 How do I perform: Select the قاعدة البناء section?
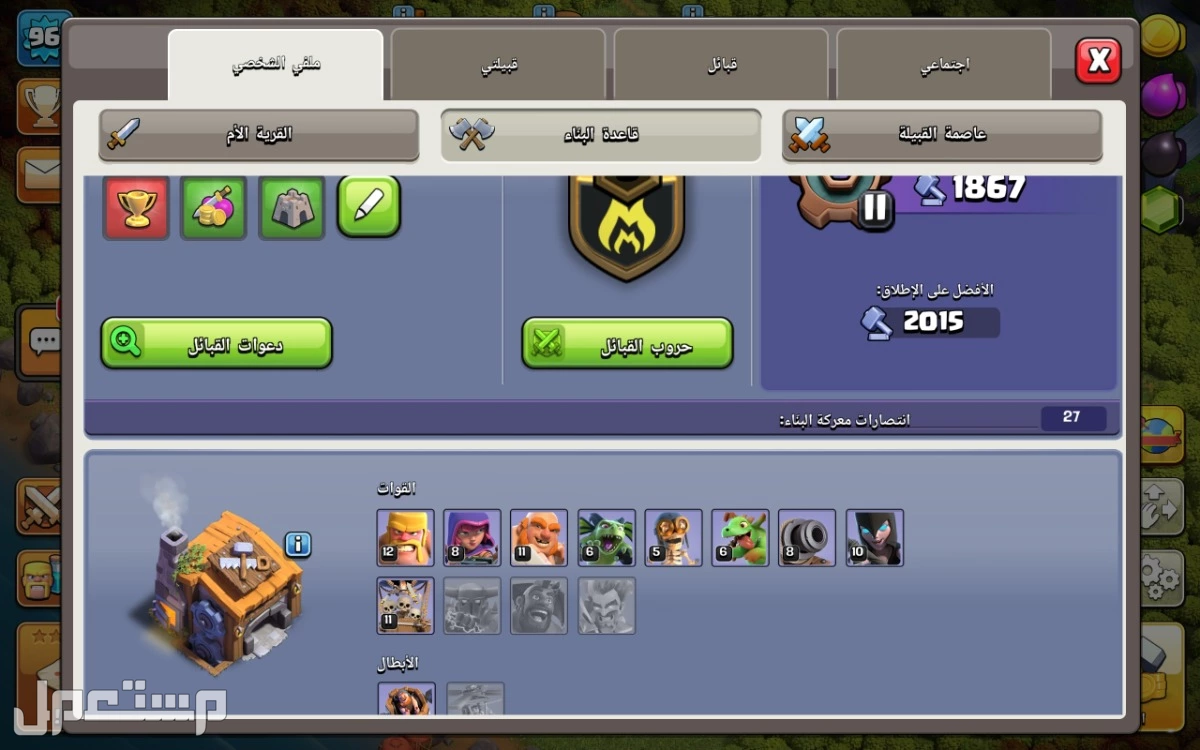[x=600, y=134]
